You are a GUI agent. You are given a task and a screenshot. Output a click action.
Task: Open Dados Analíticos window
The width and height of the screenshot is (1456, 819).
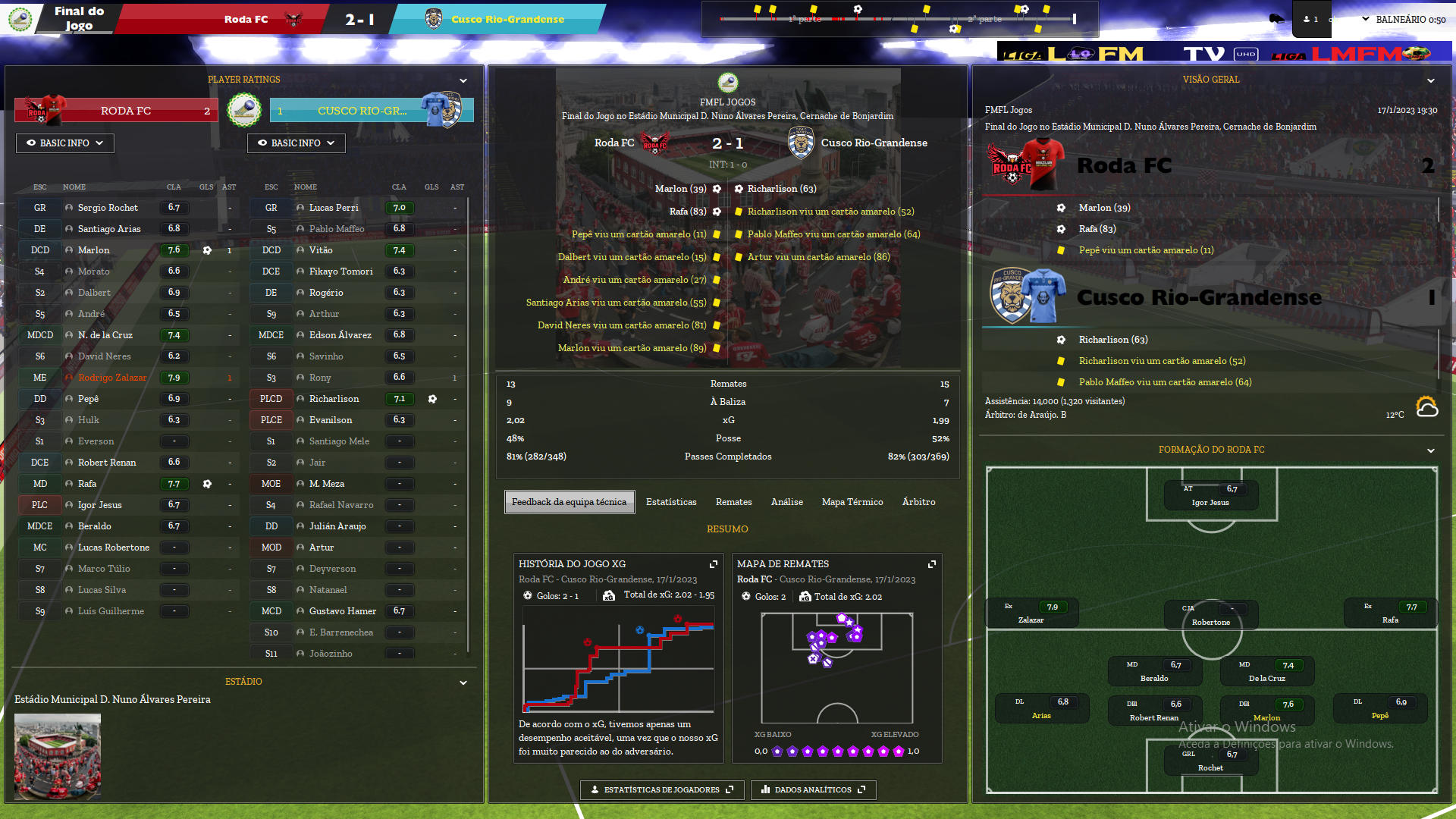tap(813, 789)
